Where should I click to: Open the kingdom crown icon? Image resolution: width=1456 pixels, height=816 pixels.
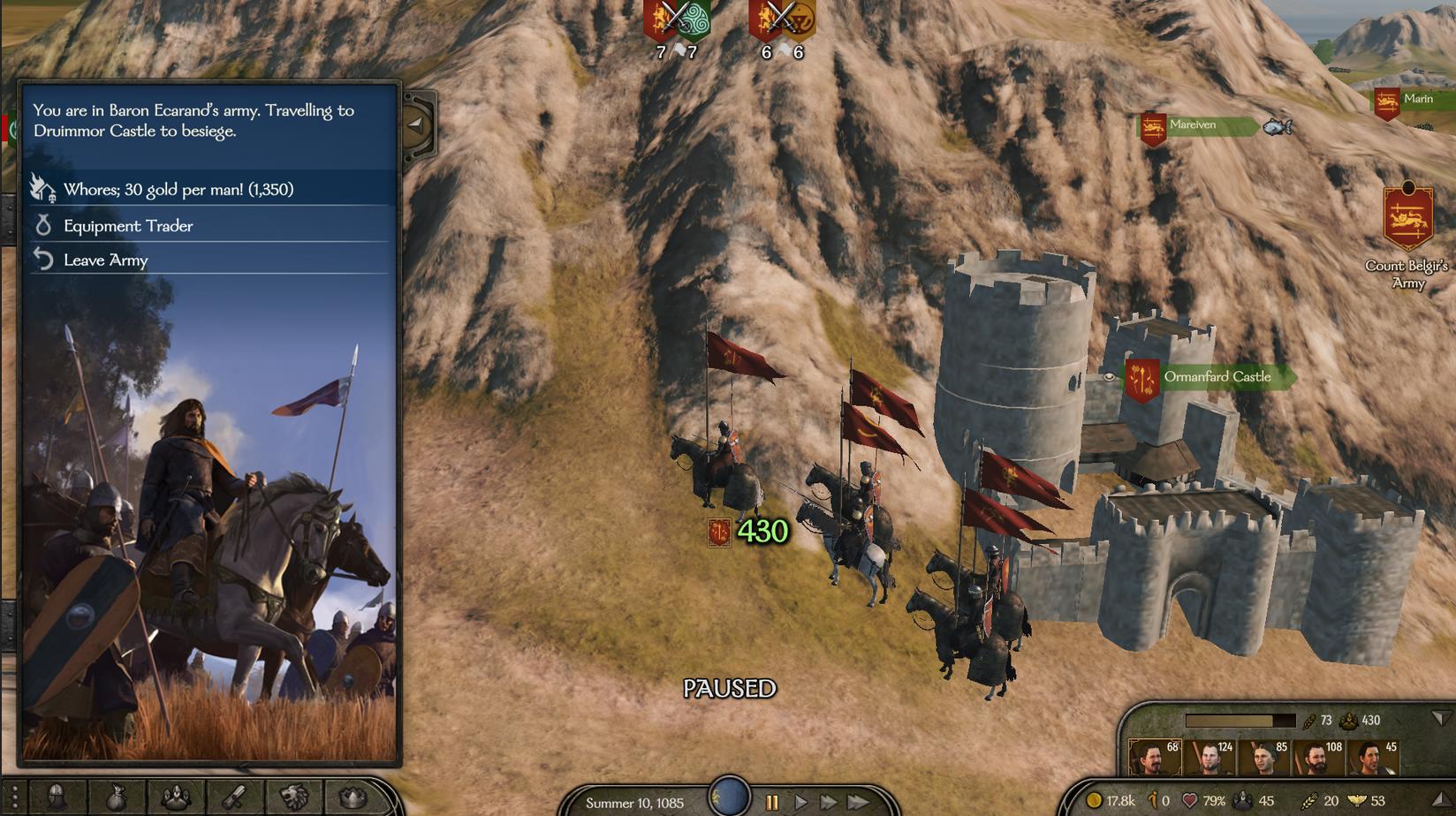point(353,797)
